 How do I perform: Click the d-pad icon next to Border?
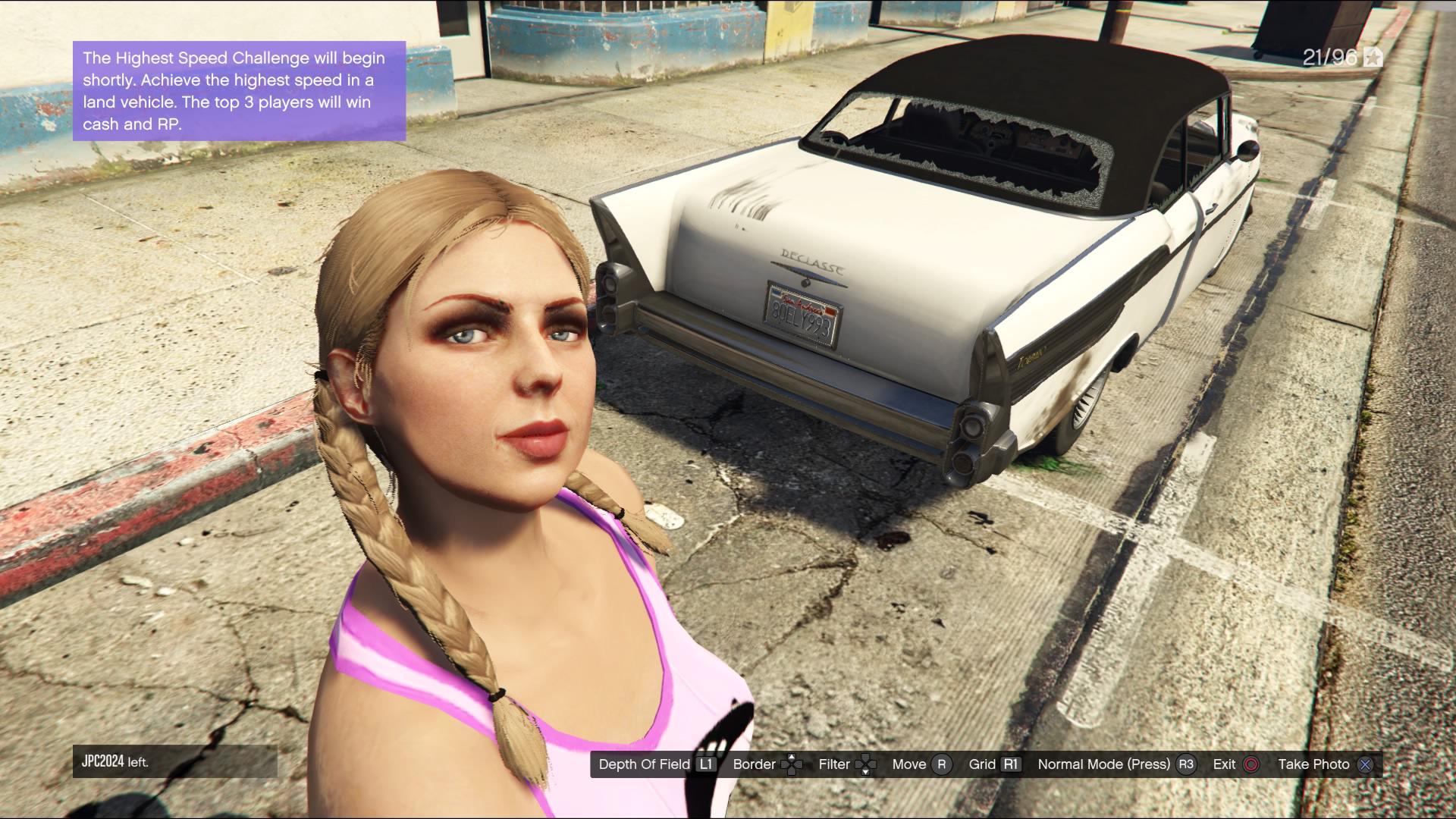pos(791,764)
